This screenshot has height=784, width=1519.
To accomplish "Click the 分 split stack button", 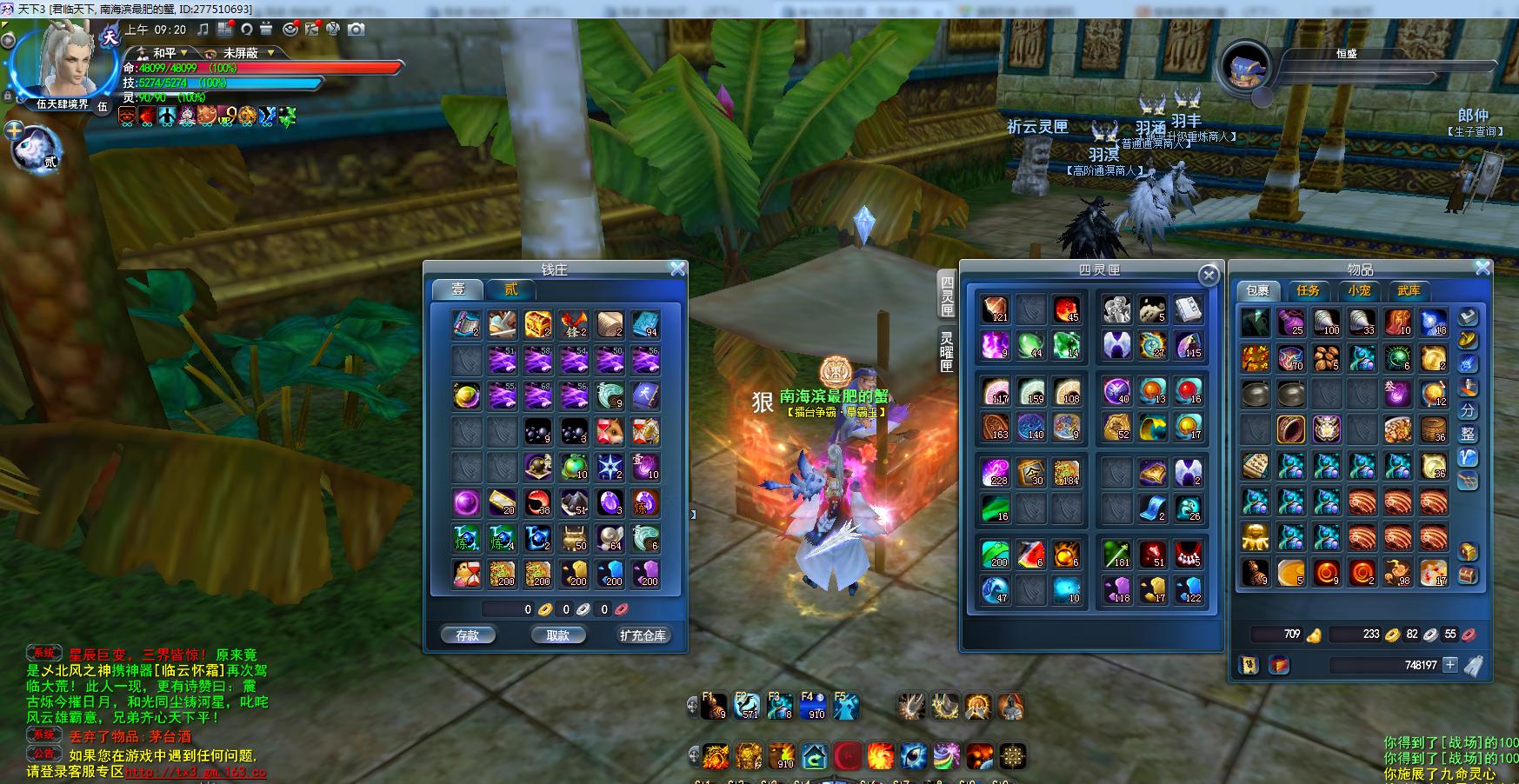I will tap(1468, 409).
